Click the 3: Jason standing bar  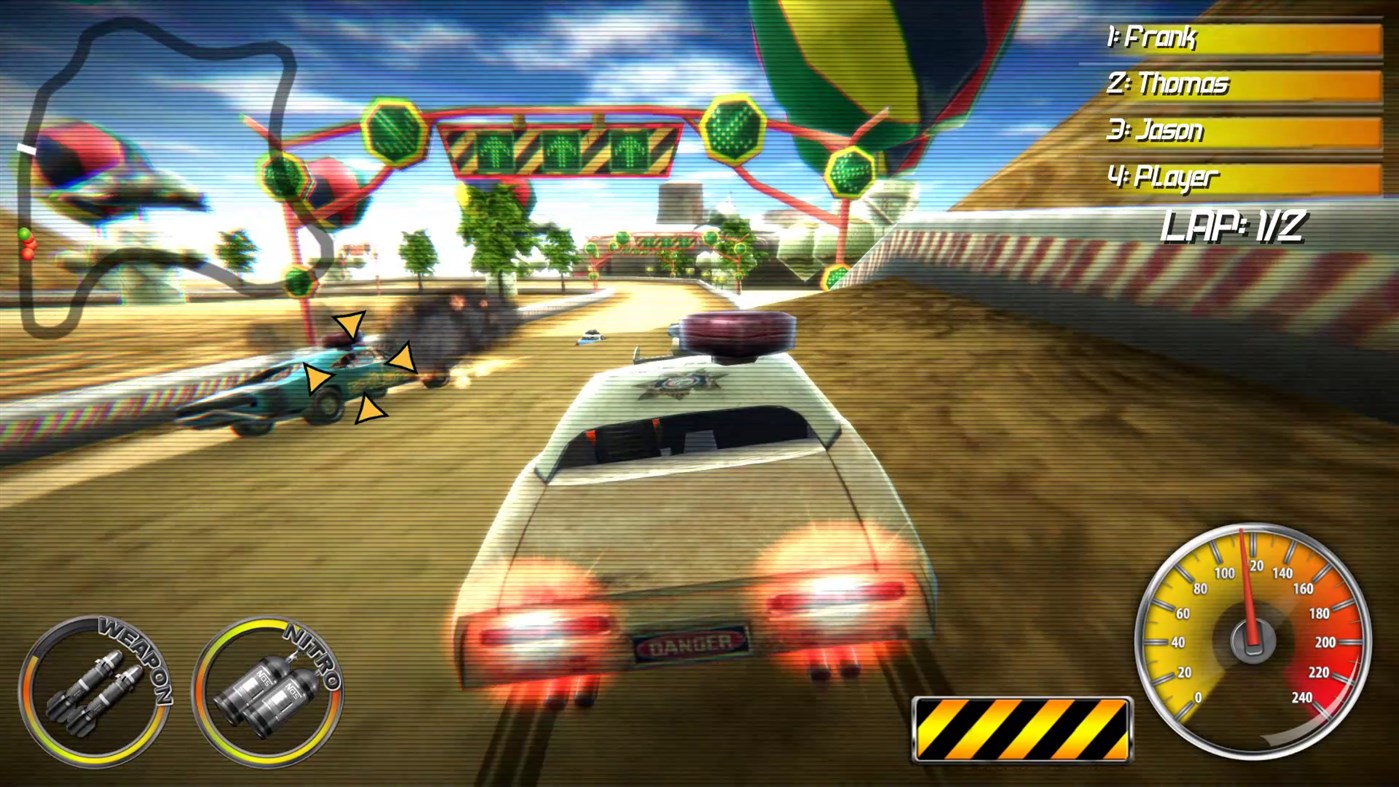[x=1240, y=131]
